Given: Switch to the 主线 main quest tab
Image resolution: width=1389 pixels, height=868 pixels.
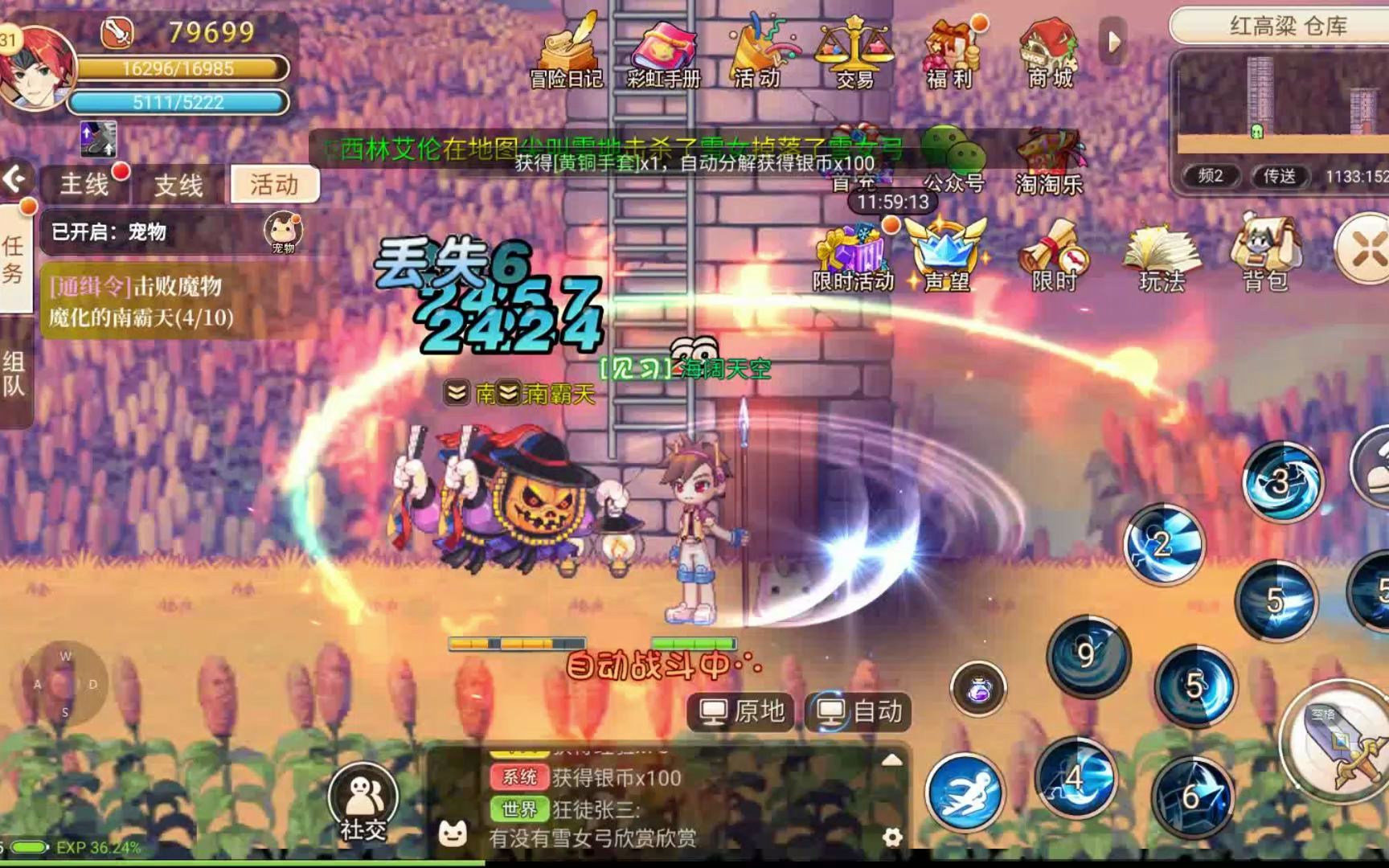Looking at the screenshot, I should click(83, 186).
